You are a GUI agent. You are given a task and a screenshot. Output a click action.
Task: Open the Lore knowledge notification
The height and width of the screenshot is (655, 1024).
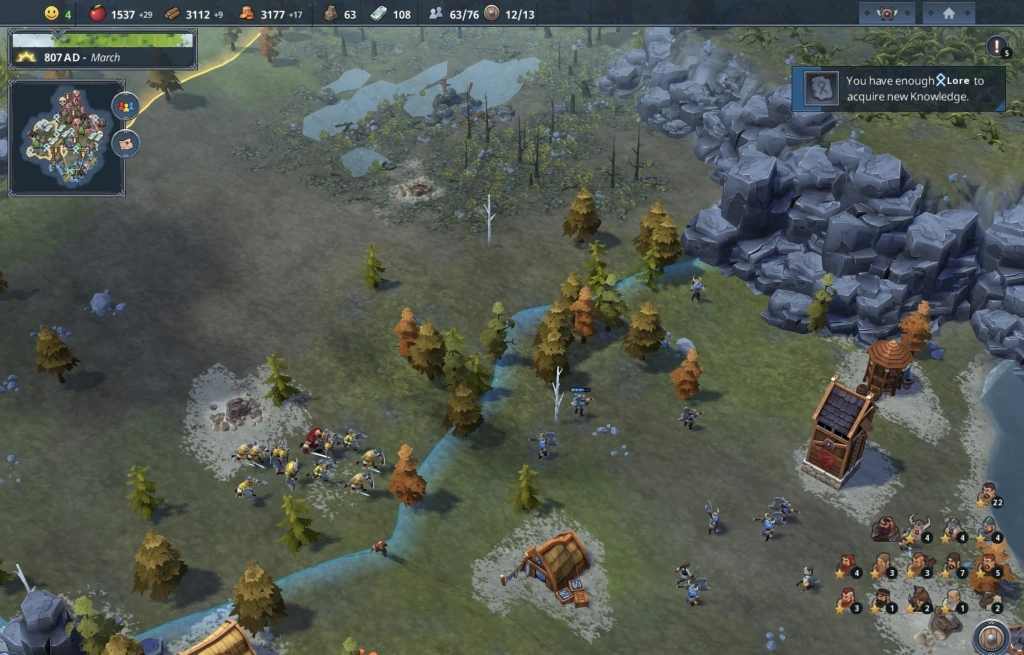click(898, 88)
